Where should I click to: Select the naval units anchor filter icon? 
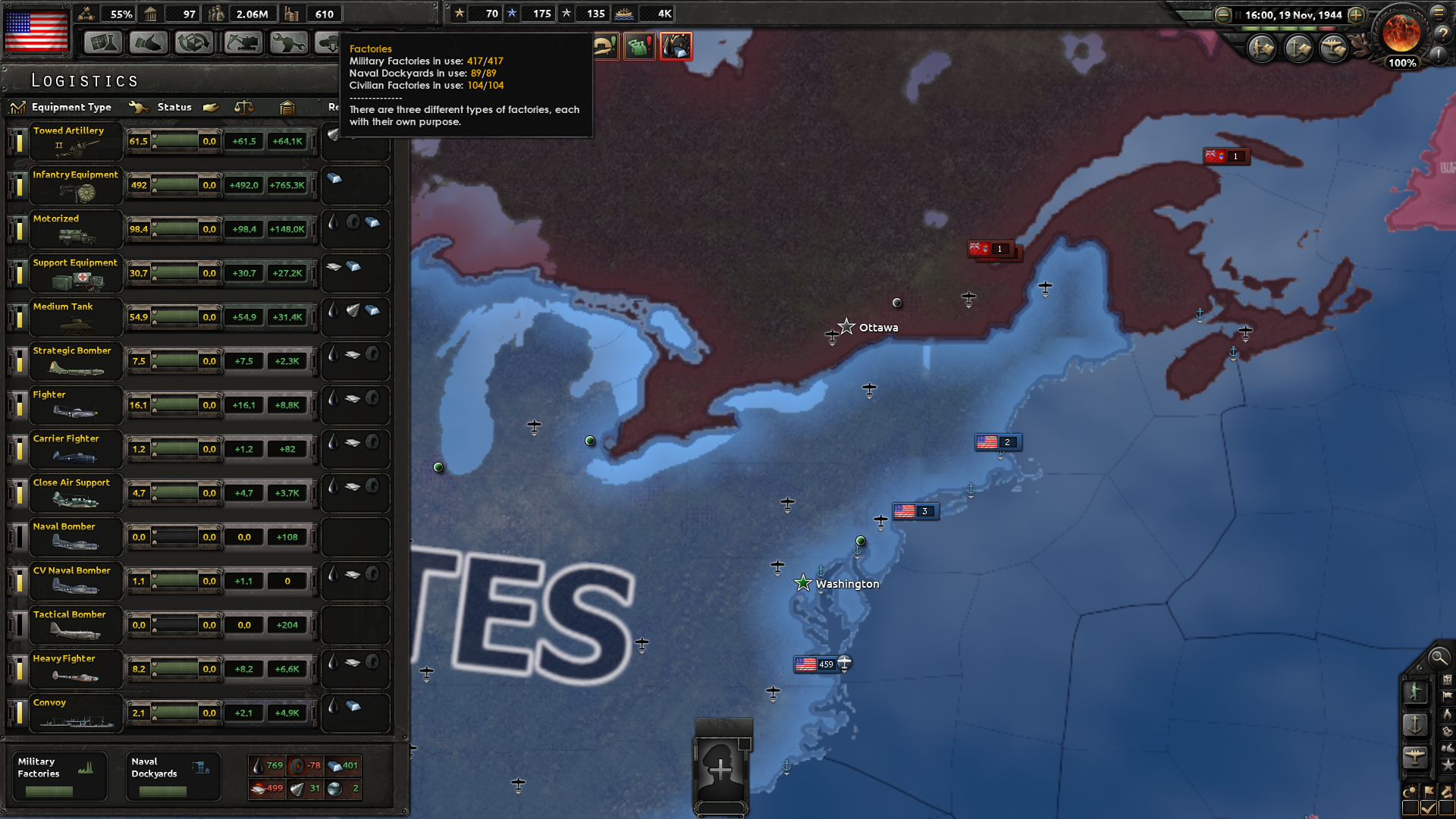[1416, 725]
